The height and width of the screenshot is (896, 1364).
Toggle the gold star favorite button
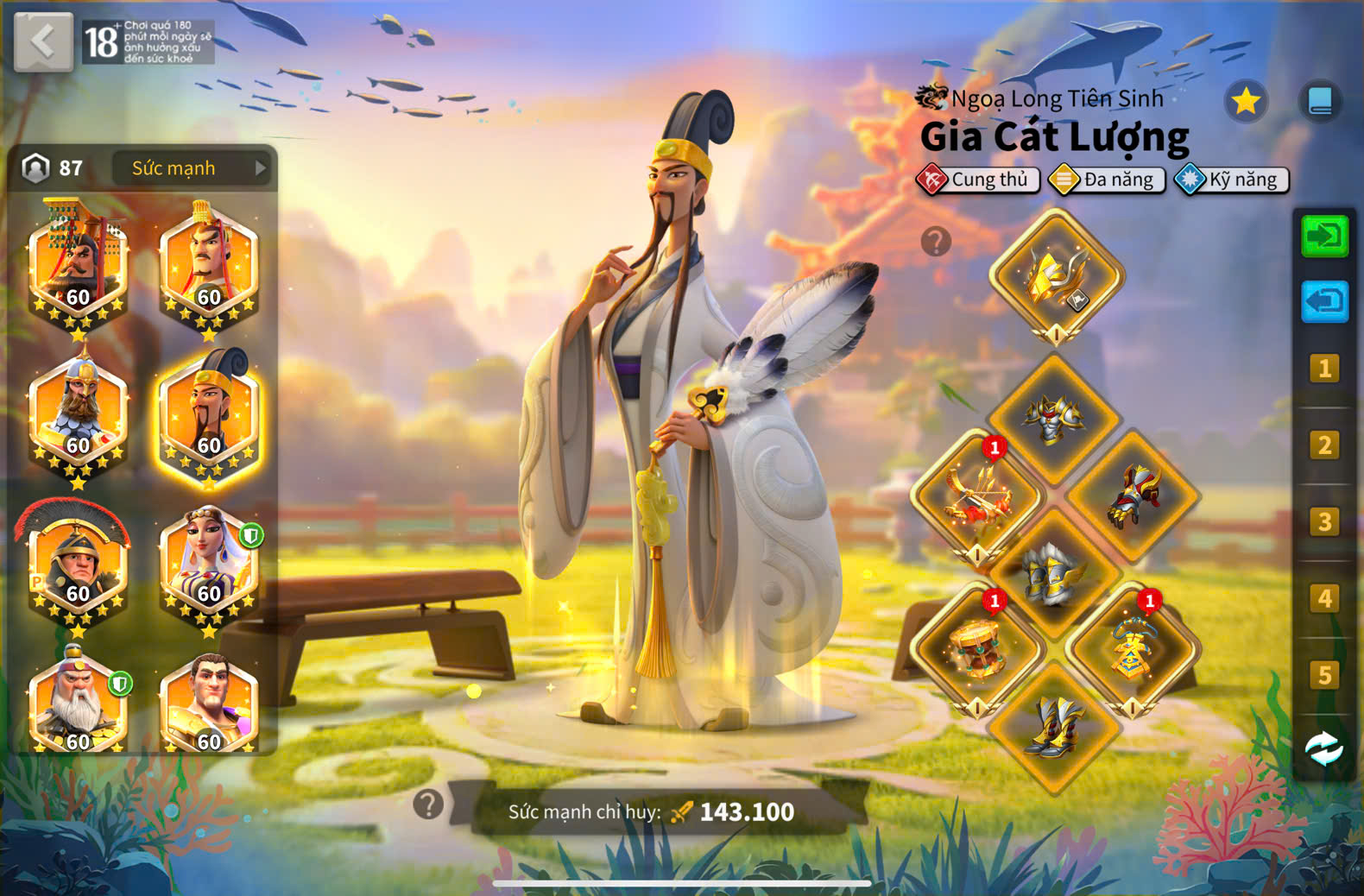pyautogui.click(x=1245, y=102)
